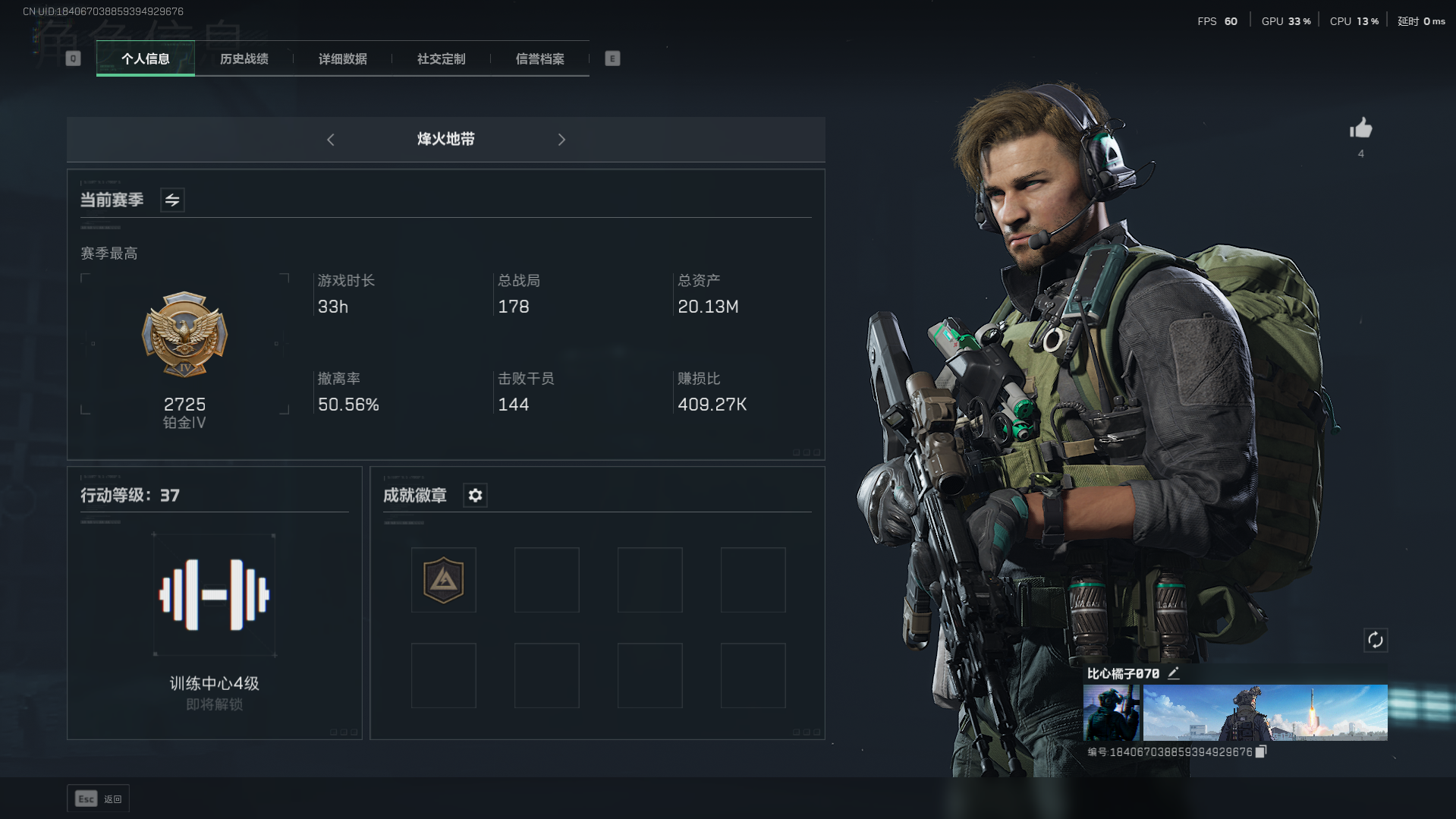
Task: Click the left arrow beside 烽火地带
Action: tap(331, 140)
